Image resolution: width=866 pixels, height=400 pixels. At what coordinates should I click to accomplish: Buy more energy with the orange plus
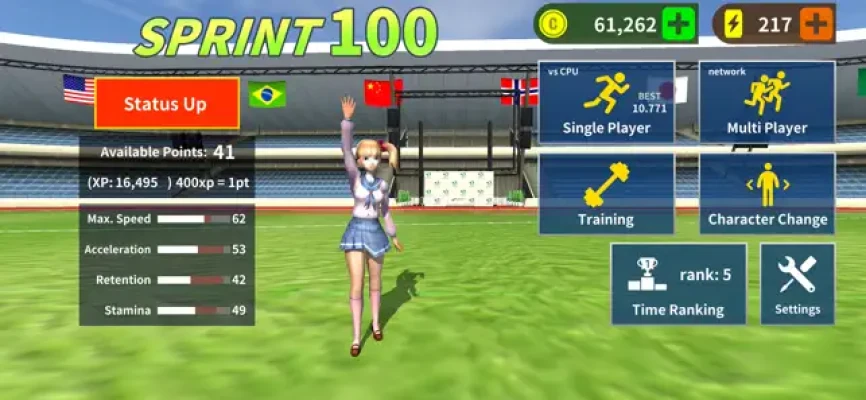coord(817,24)
